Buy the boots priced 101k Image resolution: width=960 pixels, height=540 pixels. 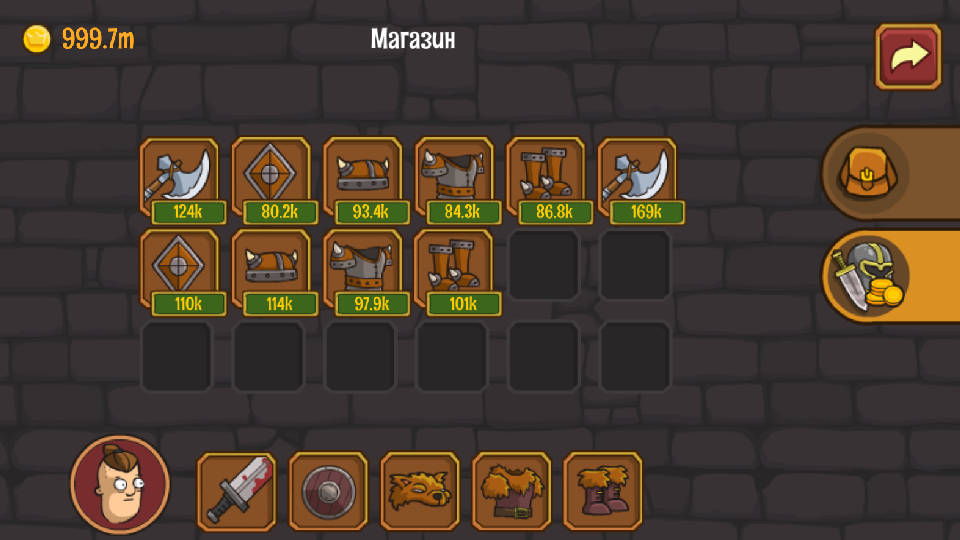tap(454, 268)
